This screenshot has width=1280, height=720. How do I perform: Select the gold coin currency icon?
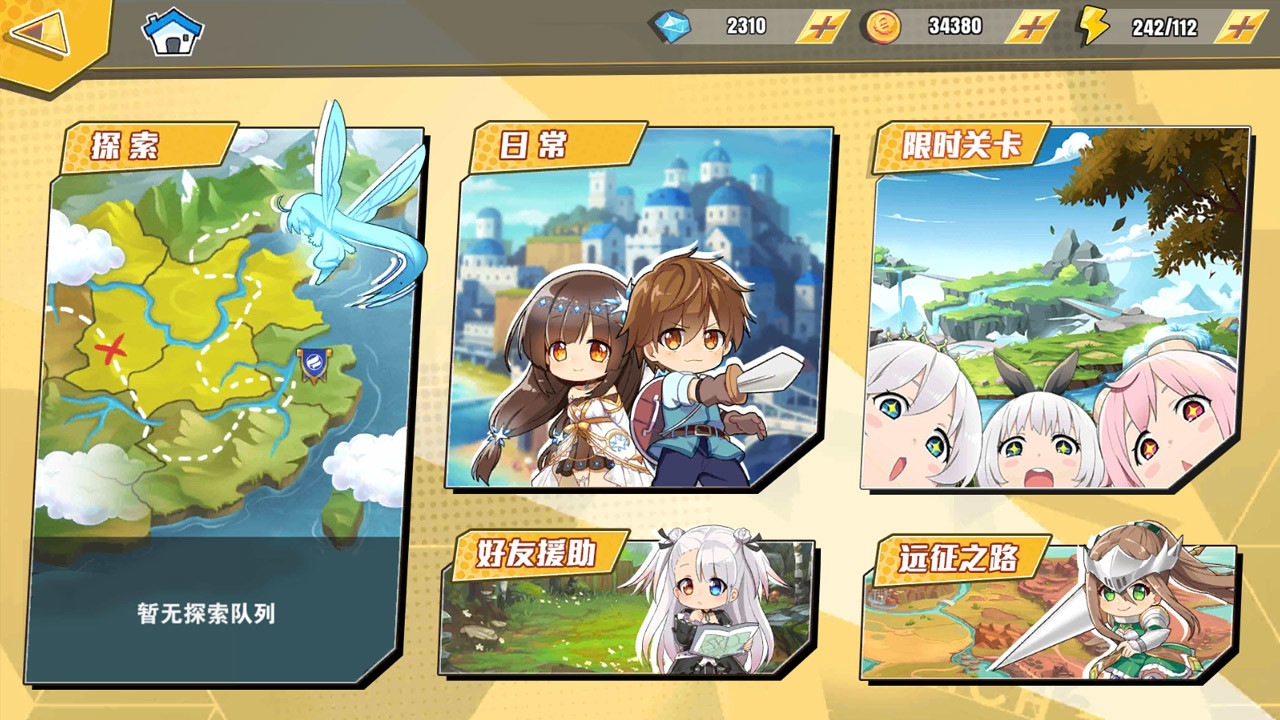pos(880,26)
